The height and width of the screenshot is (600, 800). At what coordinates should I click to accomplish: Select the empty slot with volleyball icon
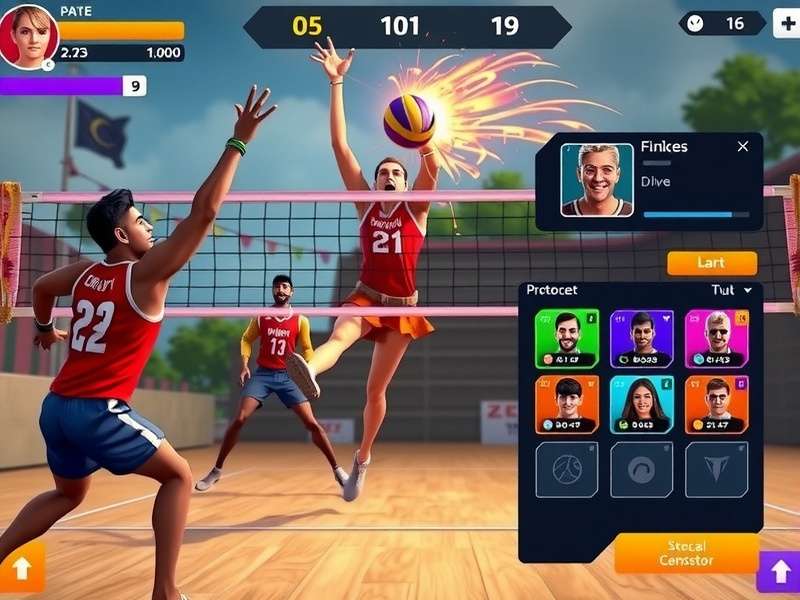coord(567,469)
